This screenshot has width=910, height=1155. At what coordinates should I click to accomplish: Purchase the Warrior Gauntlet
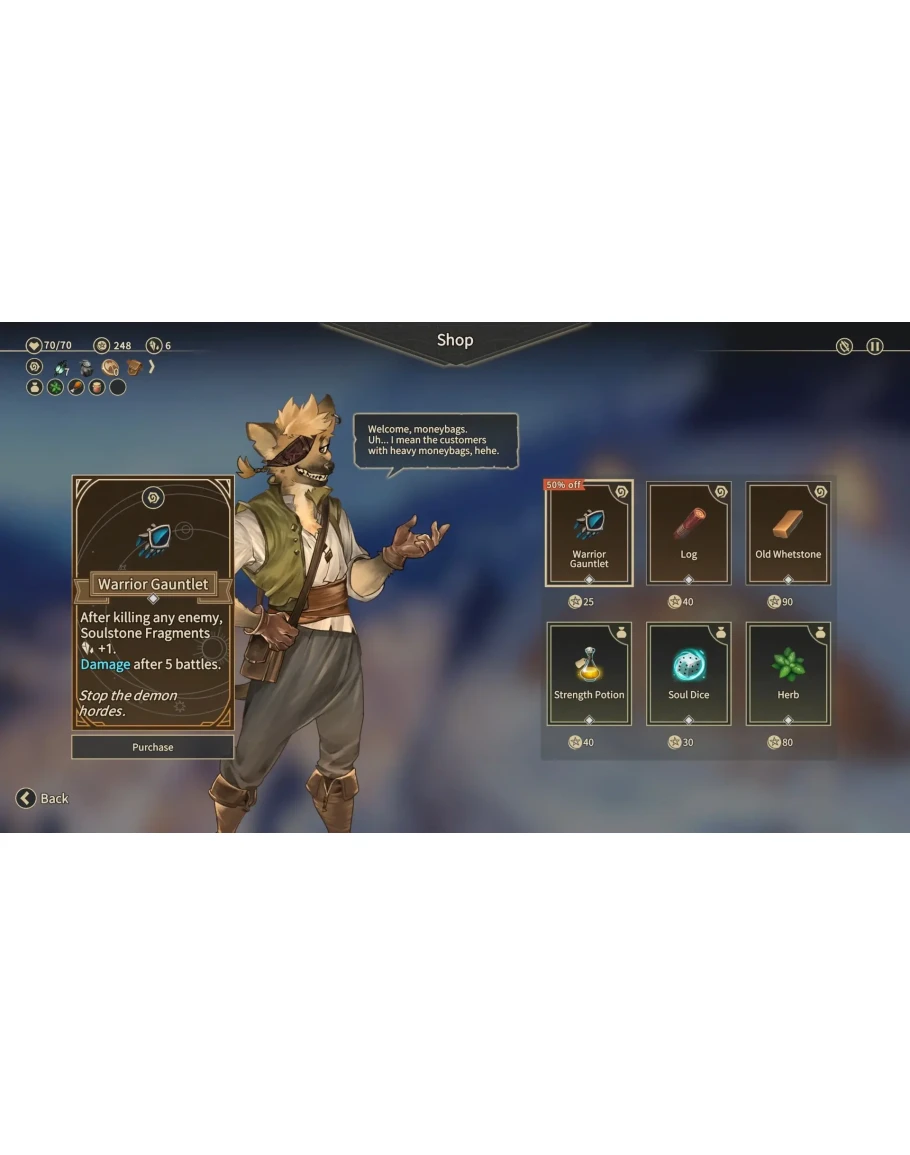tap(152, 747)
